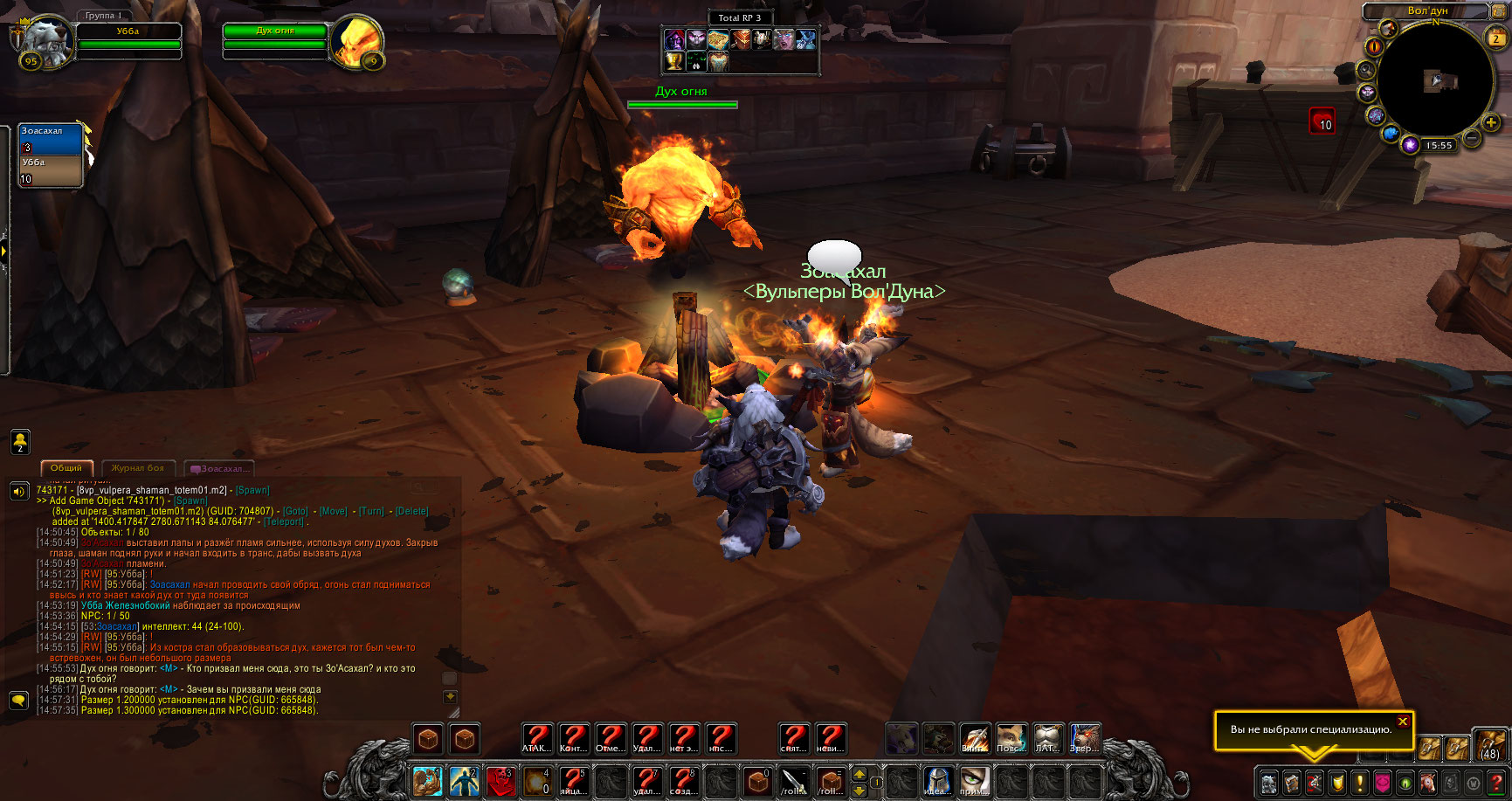Image resolution: width=1512 pixels, height=801 pixels.
Task: Open the Журнал боя chat tab
Action: 138,468
